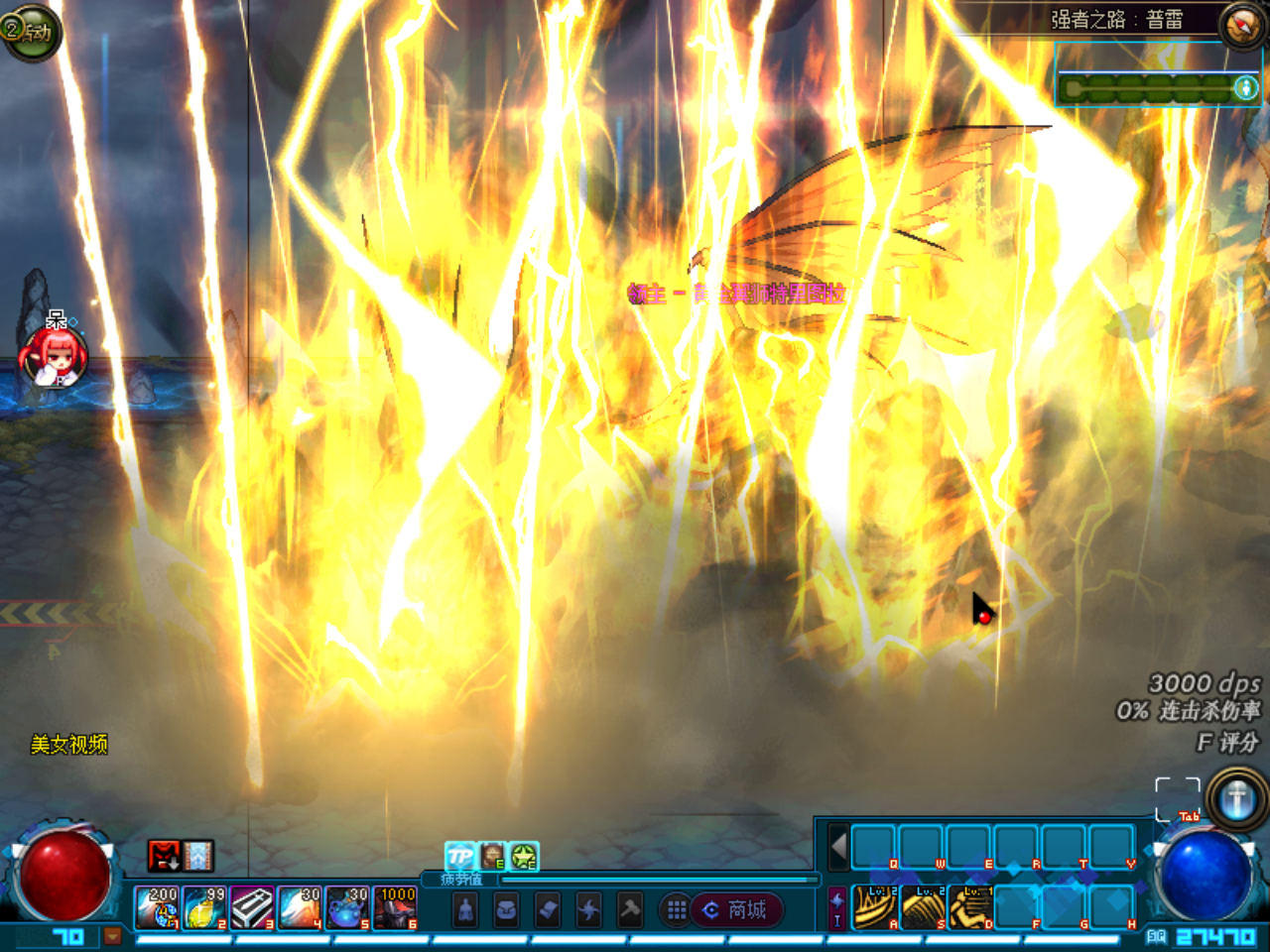This screenshot has height=952, width=1270.
Task: Use the yellow potion in quickslot 2
Action: coord(204,908)
